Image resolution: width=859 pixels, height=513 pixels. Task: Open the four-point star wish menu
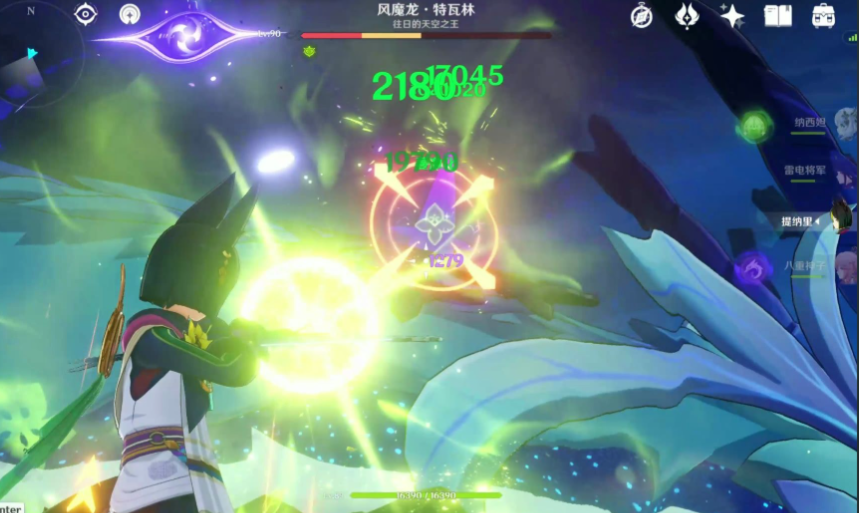pos(732,15)
